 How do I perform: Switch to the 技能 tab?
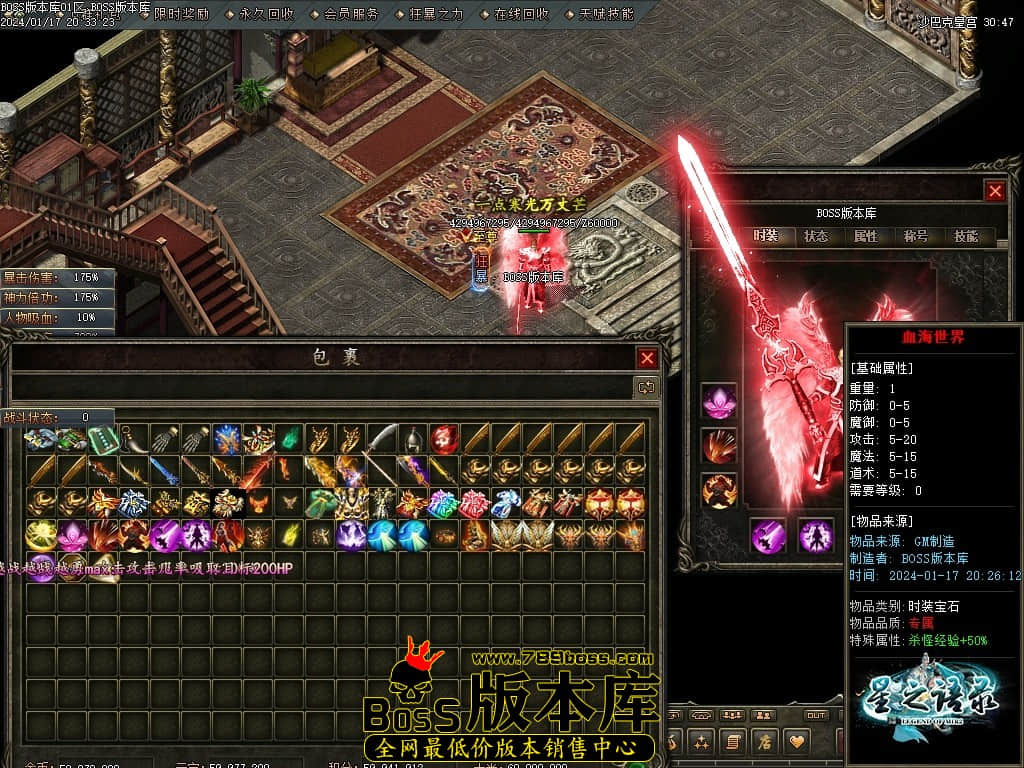click(x=966, y=236)
